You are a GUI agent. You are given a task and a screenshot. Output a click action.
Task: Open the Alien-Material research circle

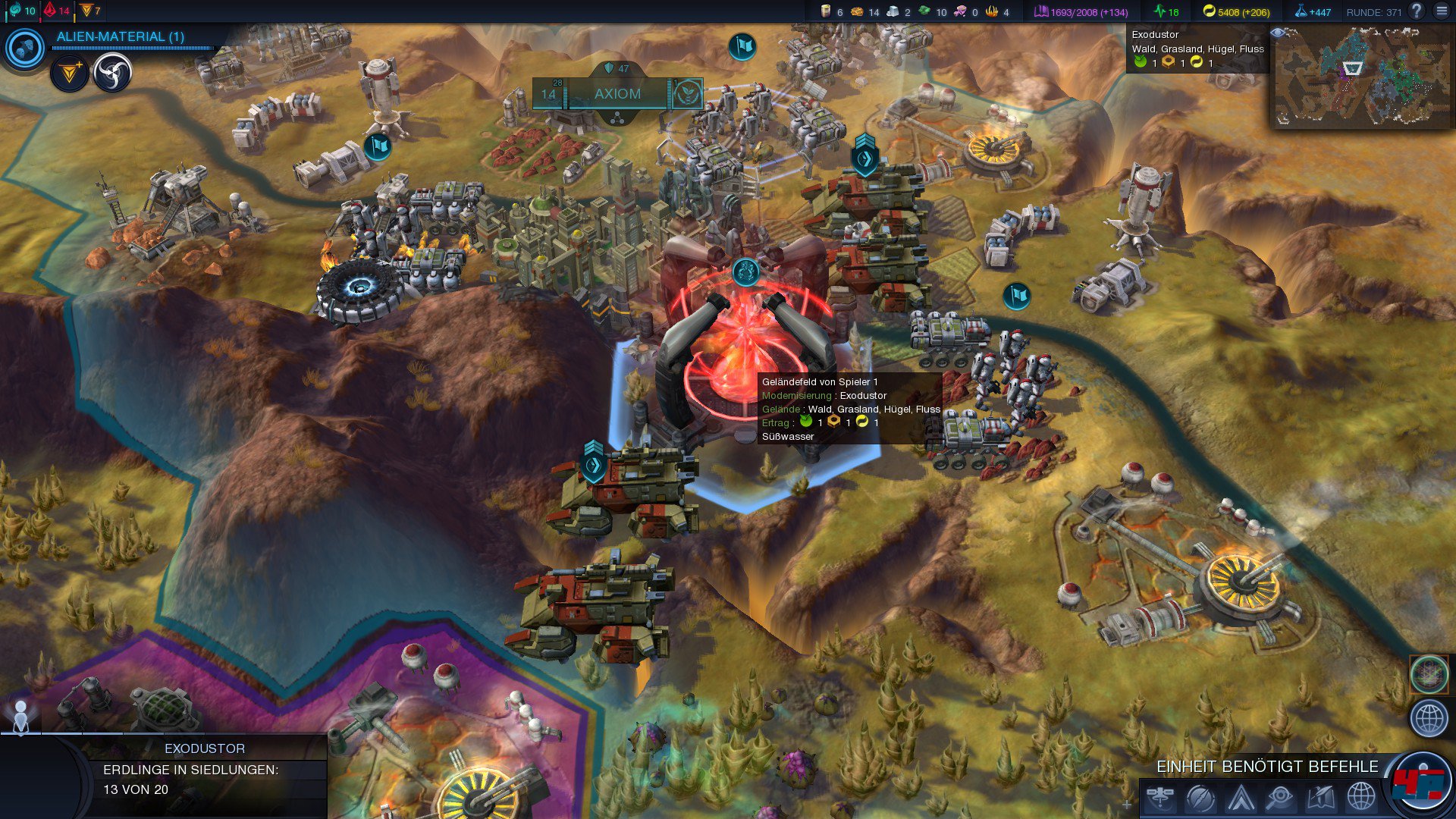(x=25, y=49)
